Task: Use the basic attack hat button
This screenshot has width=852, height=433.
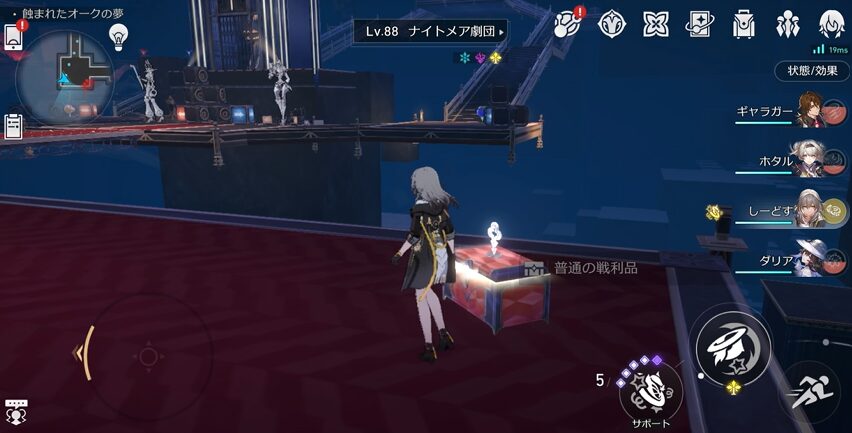Action: click(733, 342)
